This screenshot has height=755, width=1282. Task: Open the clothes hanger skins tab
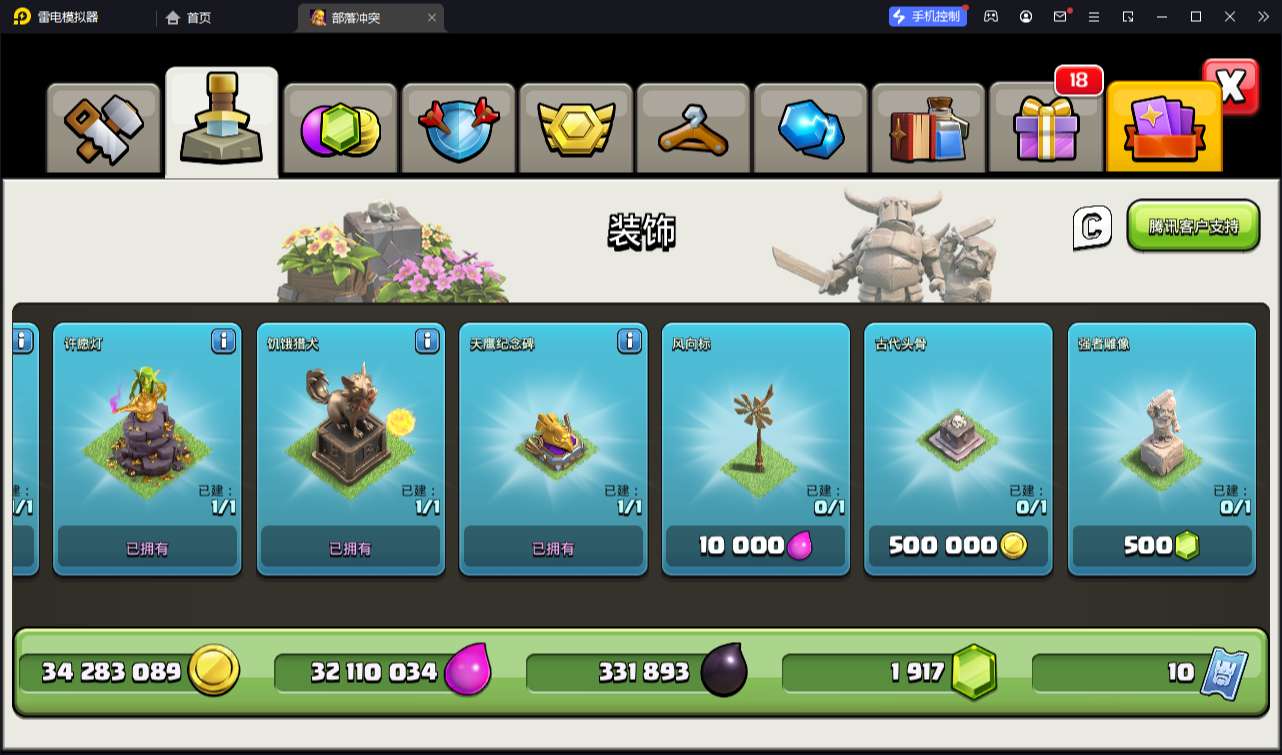coord(692,129)
